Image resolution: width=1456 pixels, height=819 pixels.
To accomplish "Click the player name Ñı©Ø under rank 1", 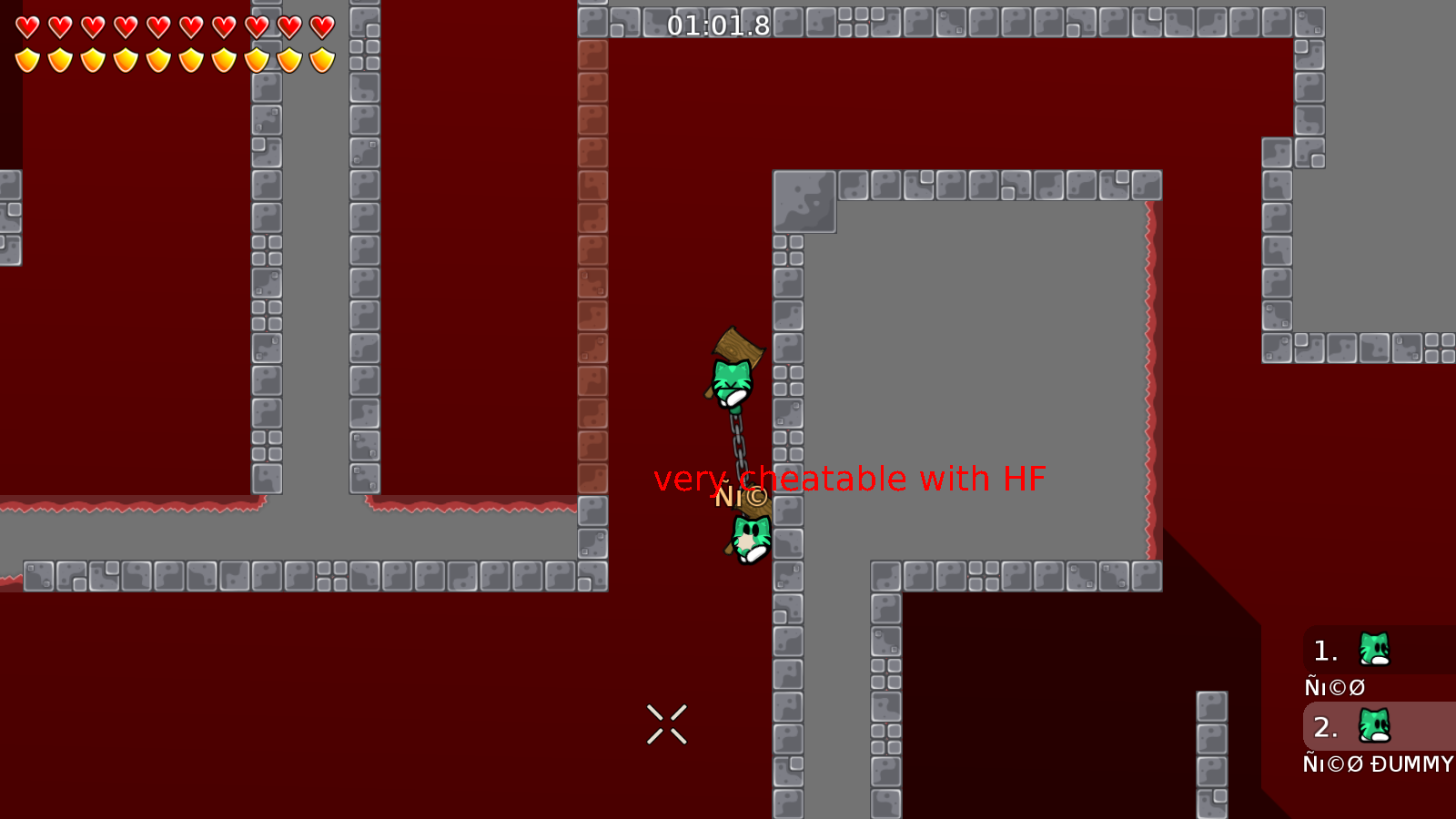I will [x=1334, y=687].
